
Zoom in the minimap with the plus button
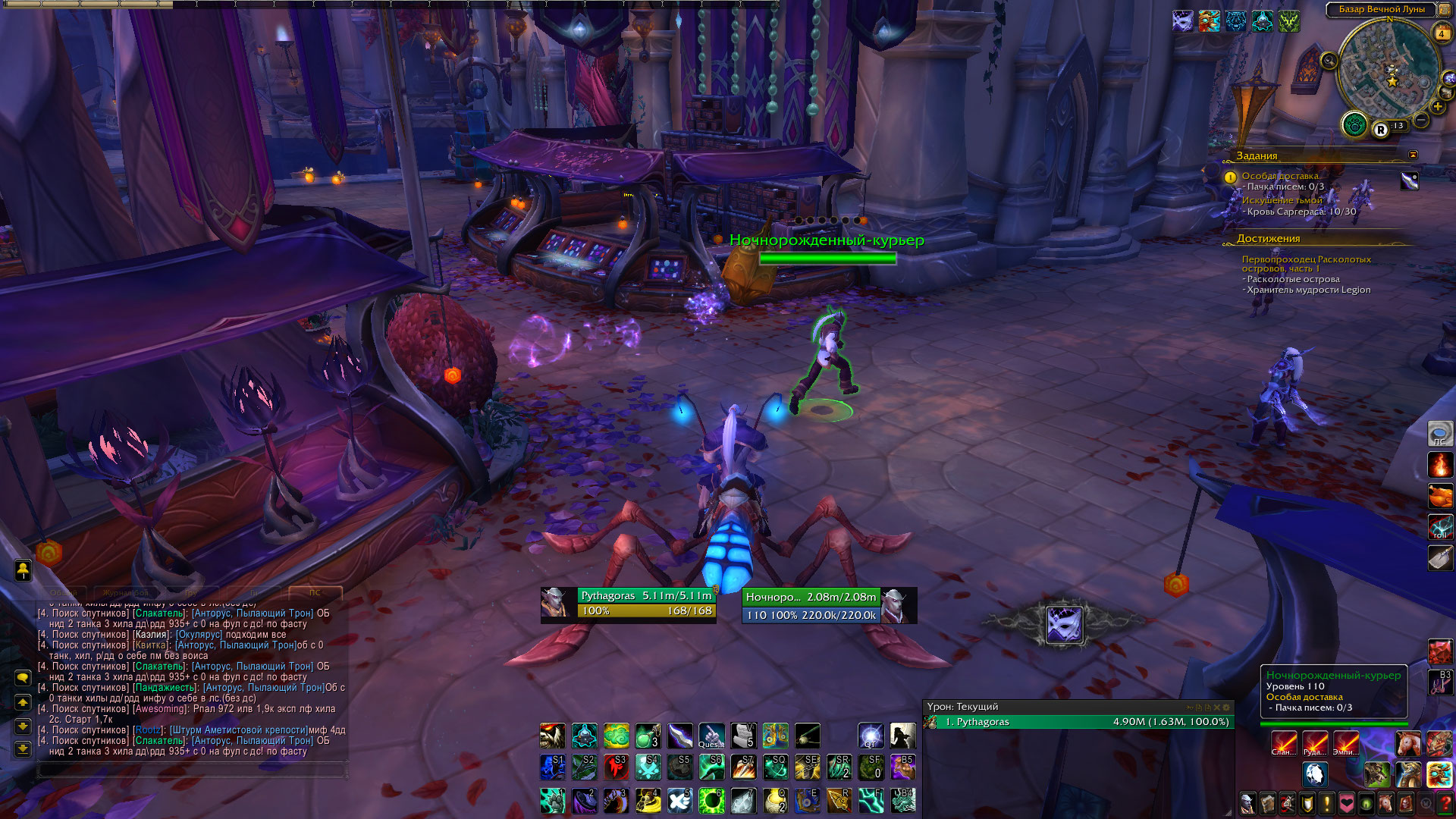(1438, 107)
